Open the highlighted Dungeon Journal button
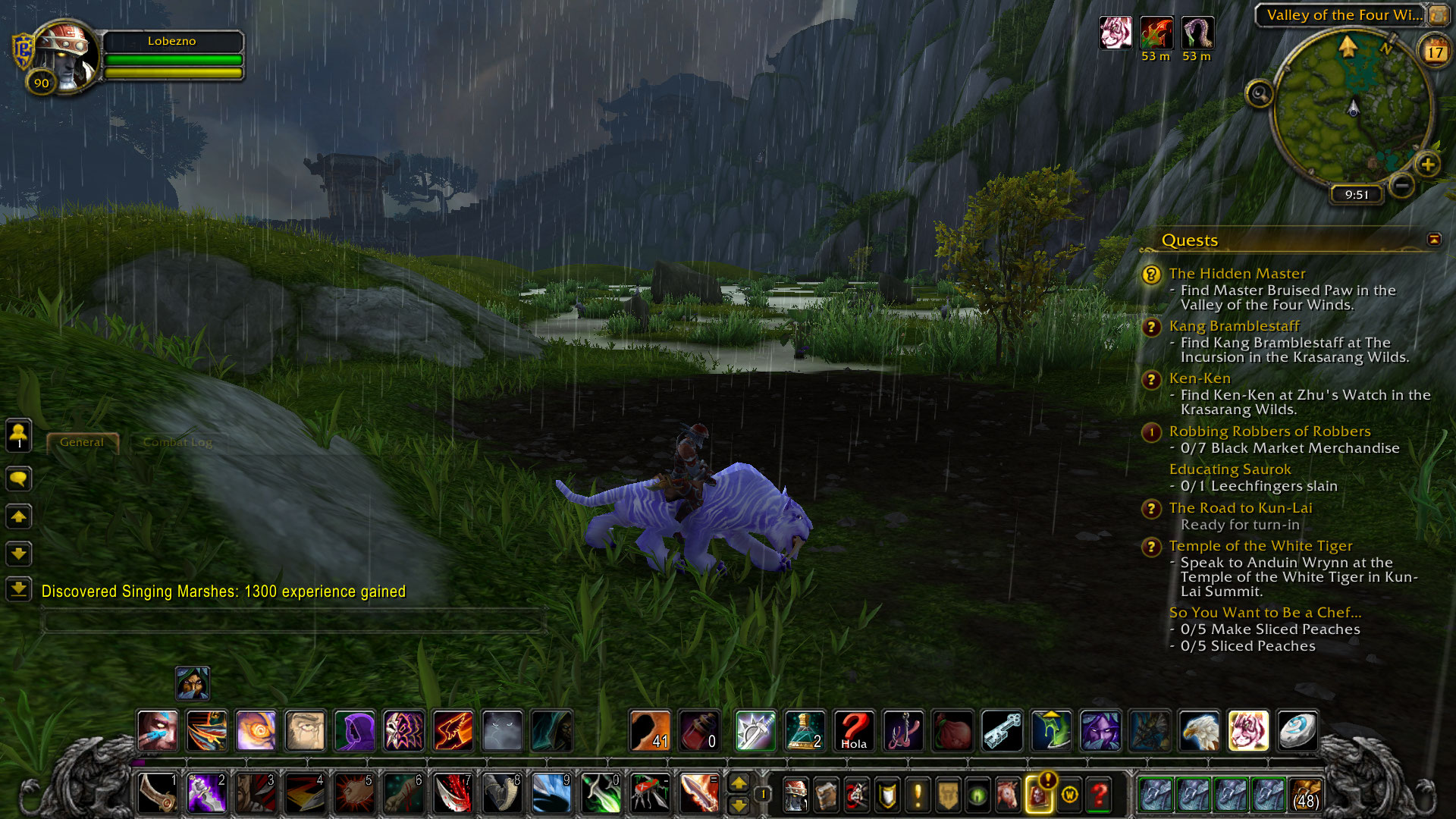Image resolution: width=1456 pixels, height=819 pixels. (1039, 795)
